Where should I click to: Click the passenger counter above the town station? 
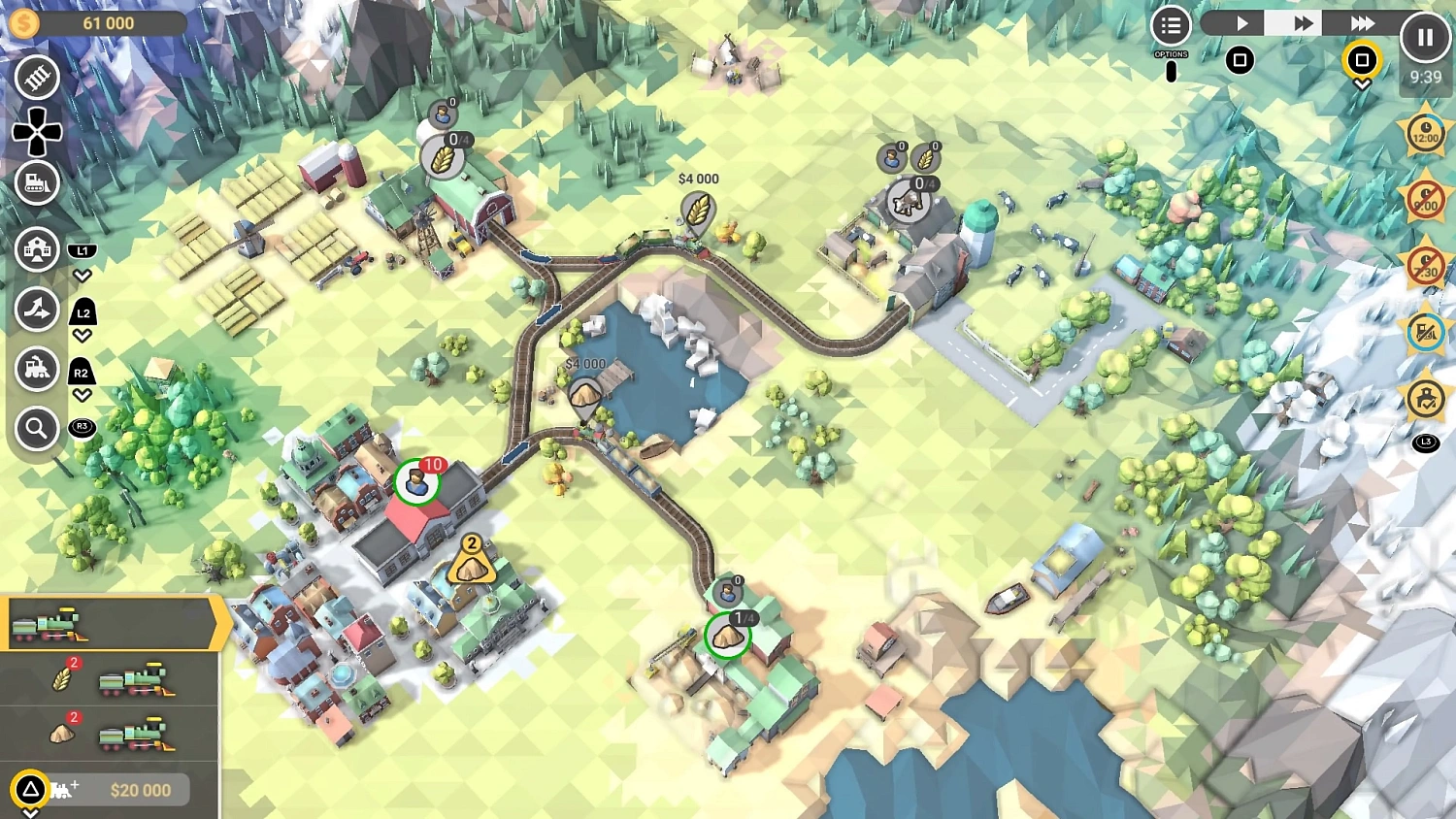pyautogui.click(x=419, y=479)
